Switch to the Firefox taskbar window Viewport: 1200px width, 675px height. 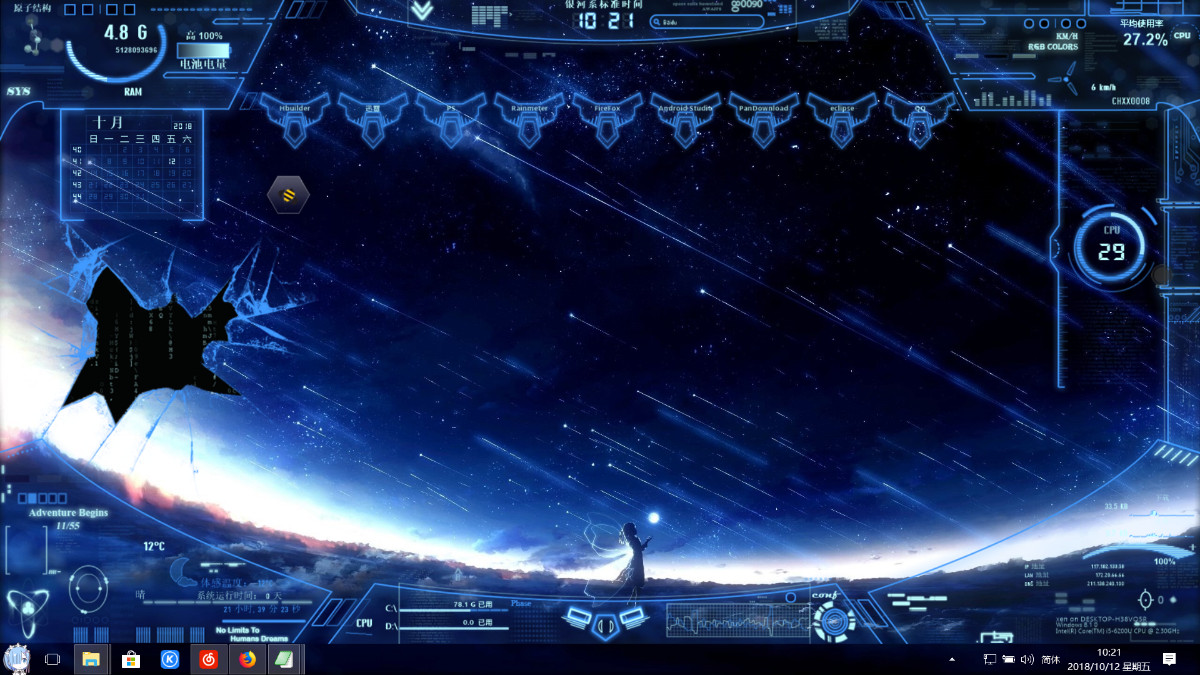click(247, 659)
